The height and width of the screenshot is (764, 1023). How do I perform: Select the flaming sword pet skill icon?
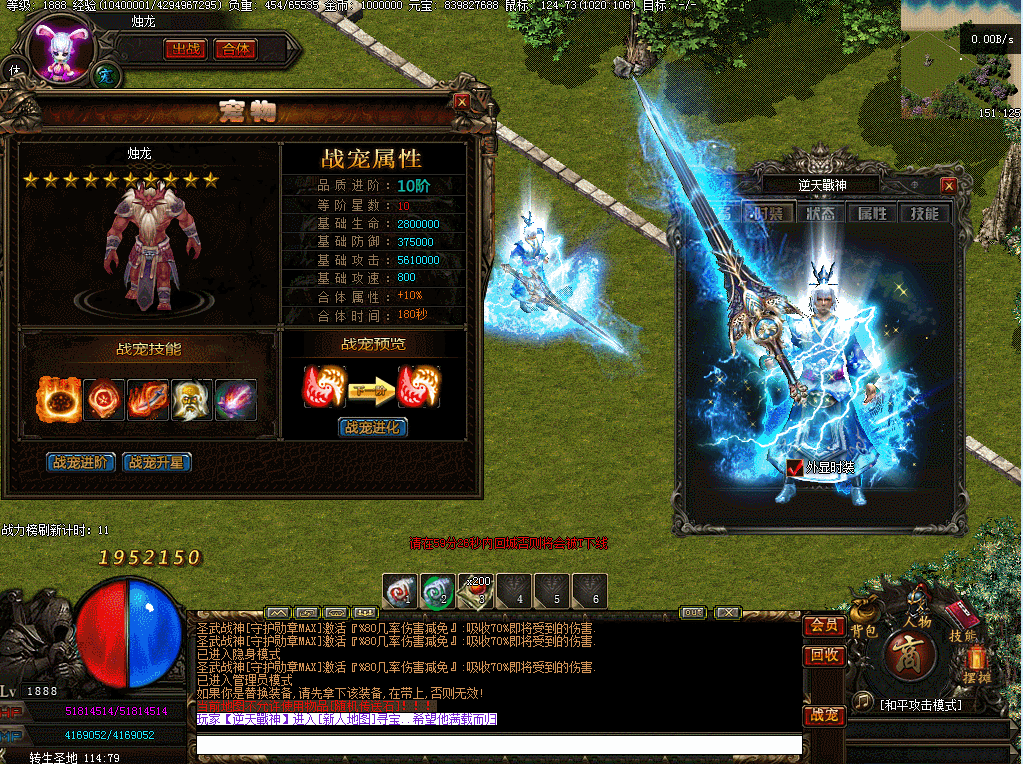148,400
